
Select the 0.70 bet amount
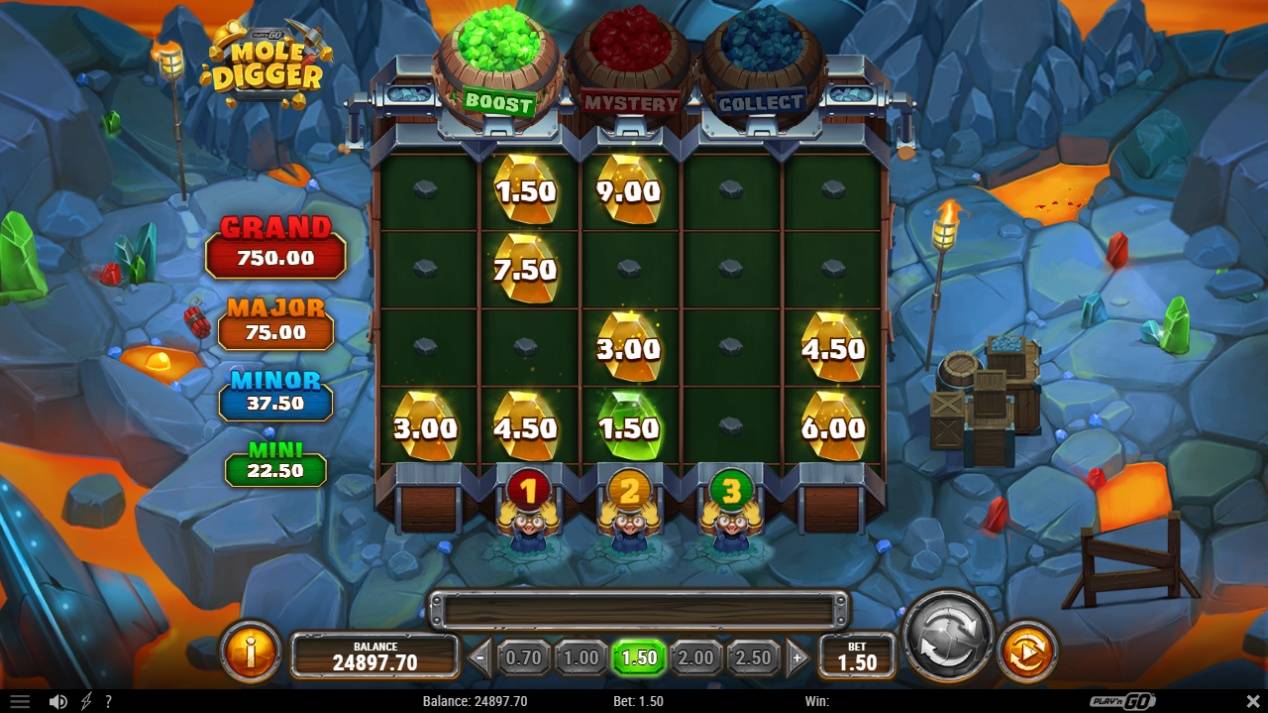point(523,658)
